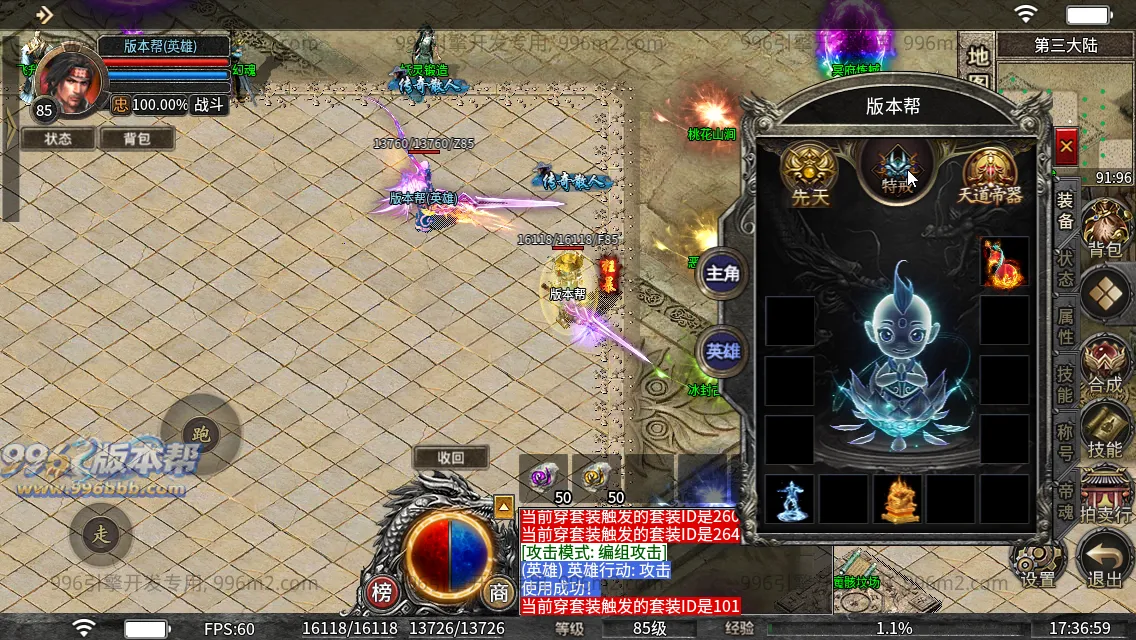Screen dimensions: 1136x640
Task: Switch to the 天道帝器 category
Action: click(990, 174)
